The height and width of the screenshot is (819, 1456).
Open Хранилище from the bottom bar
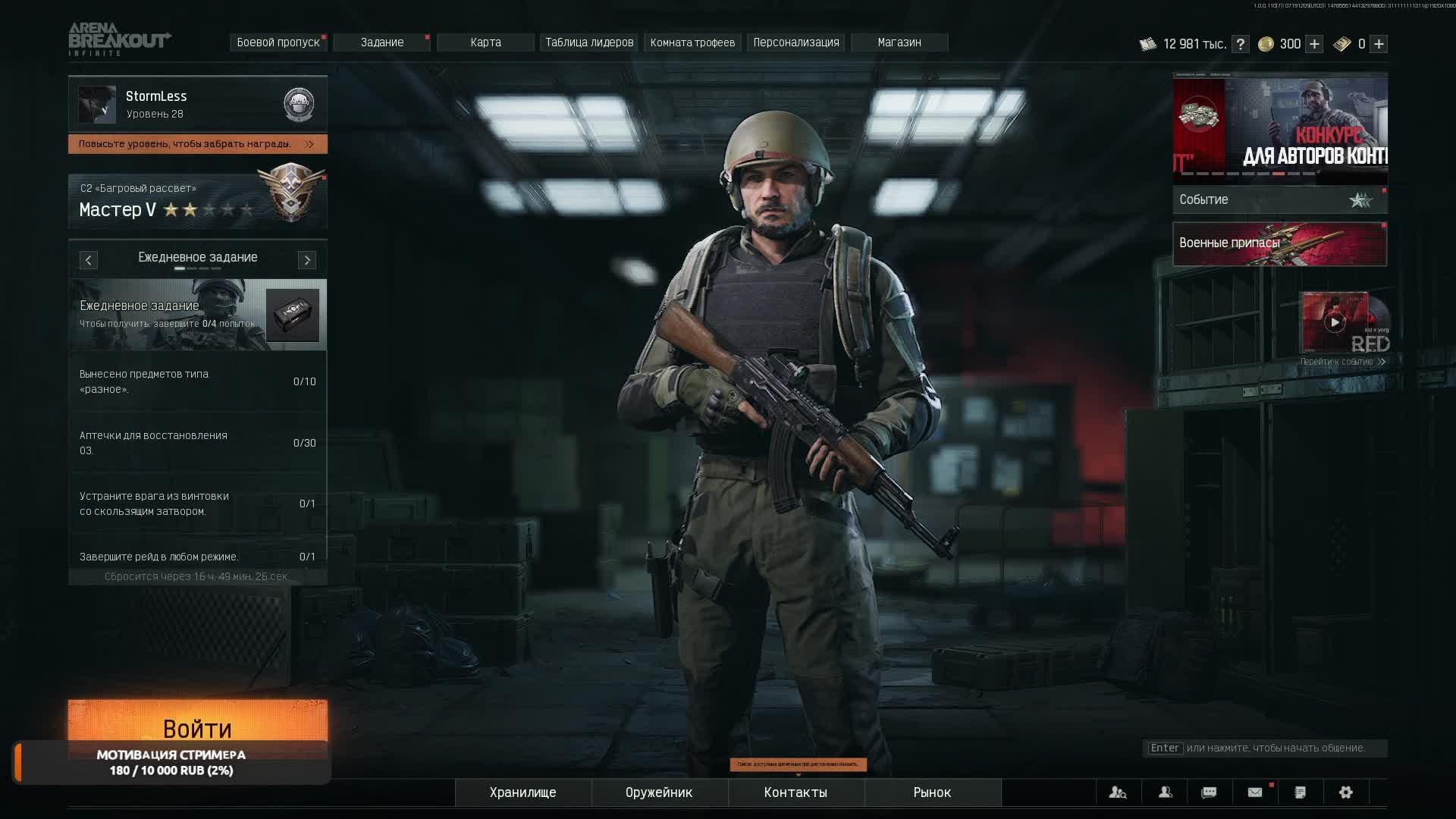point(523,792)
